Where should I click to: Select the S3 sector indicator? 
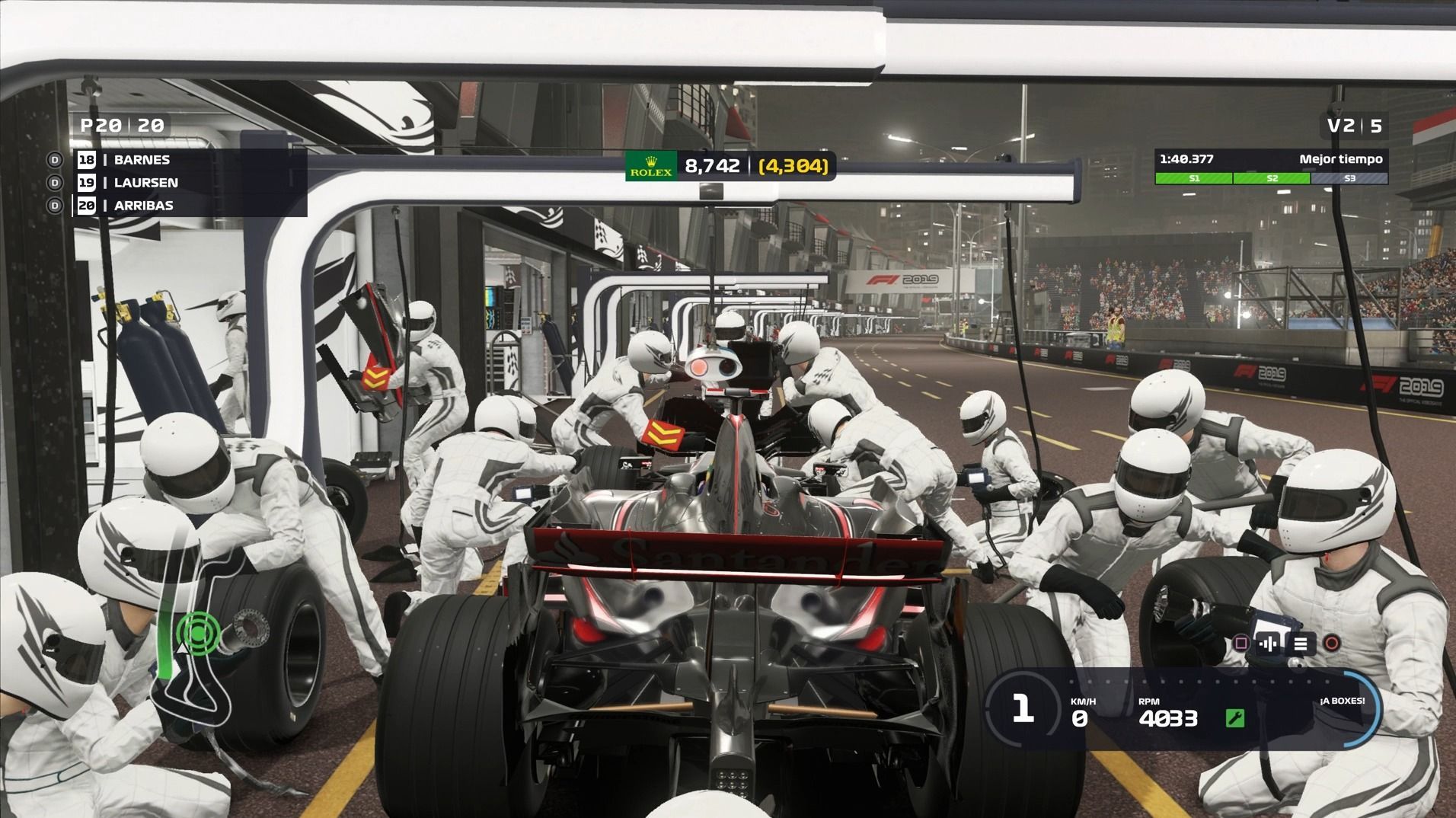pos(1349,178)
